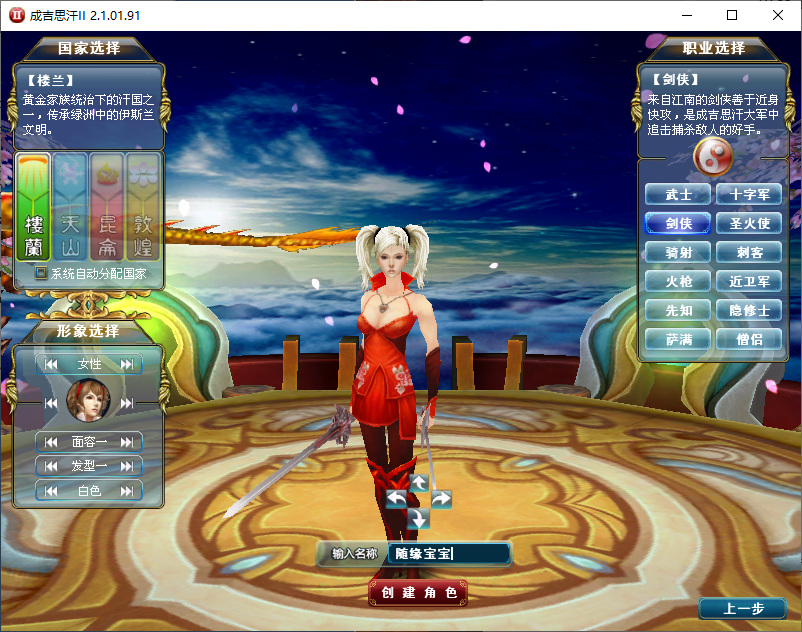Screen dimensions: 802x632
Task: Select the 刺客 class button
Action: click(x=749, y=253)
